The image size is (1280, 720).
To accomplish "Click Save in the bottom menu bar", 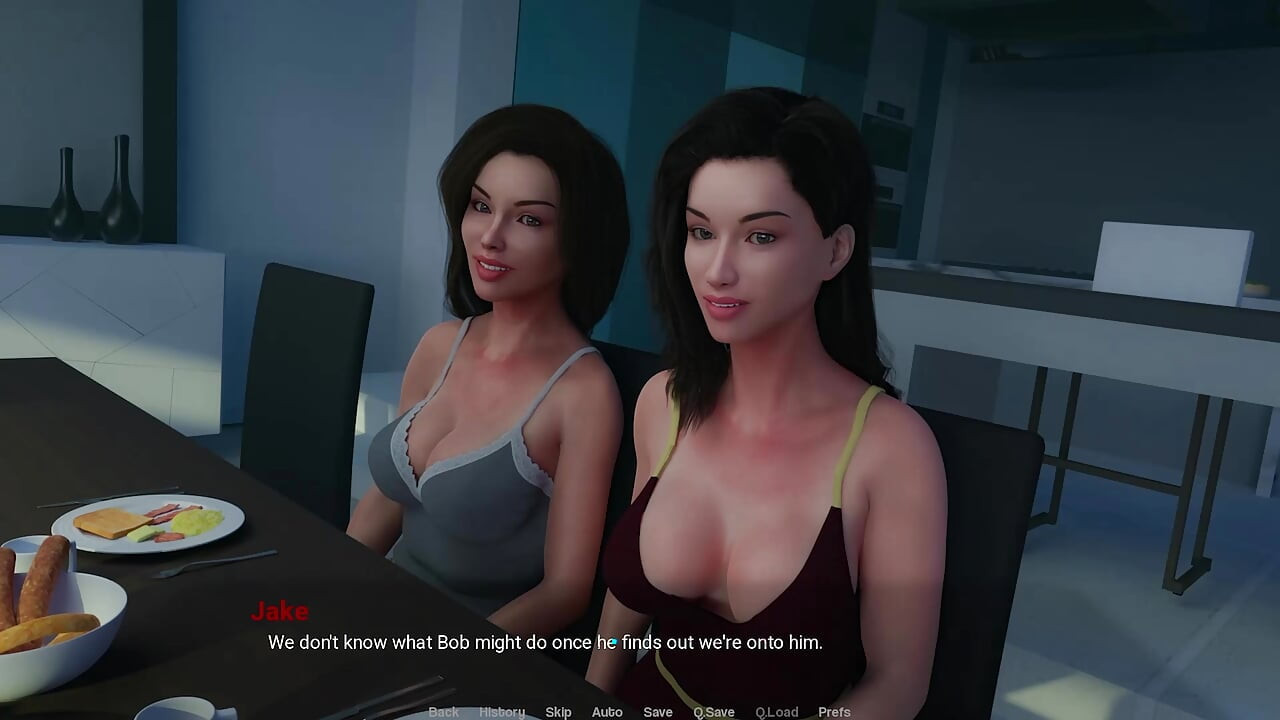I will pyautogui.click(x=658, y=711).
